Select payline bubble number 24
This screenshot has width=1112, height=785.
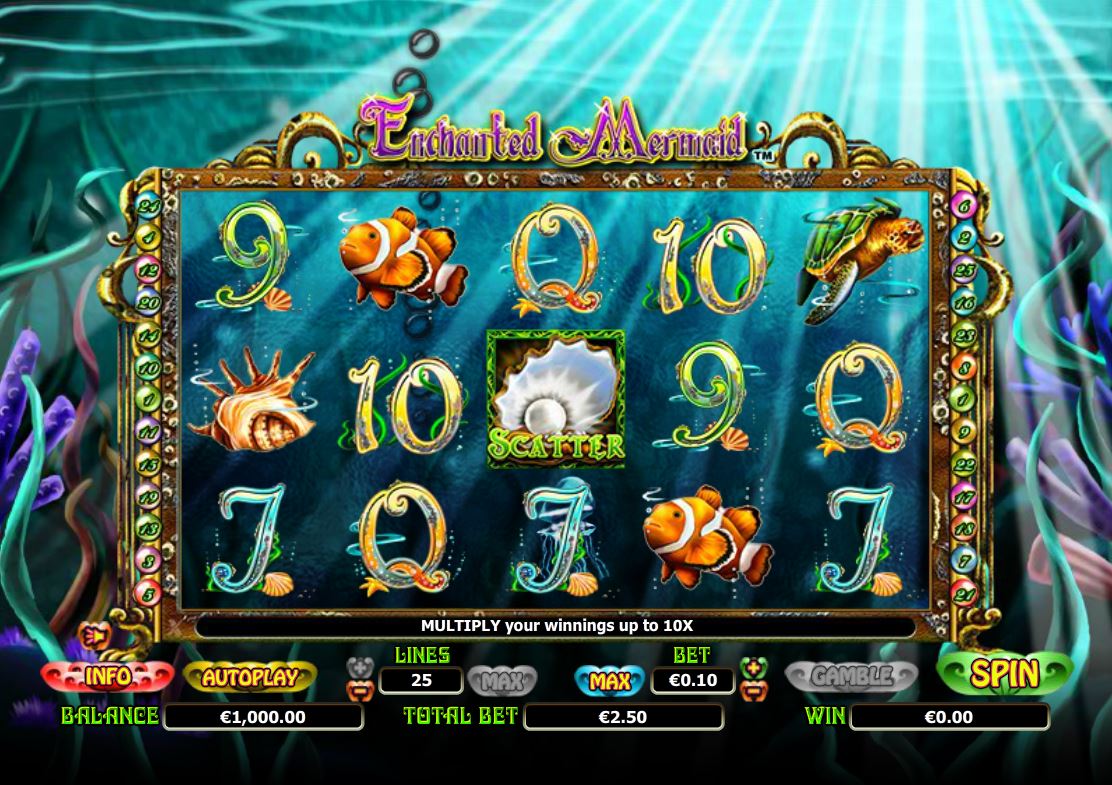[148, 205]
